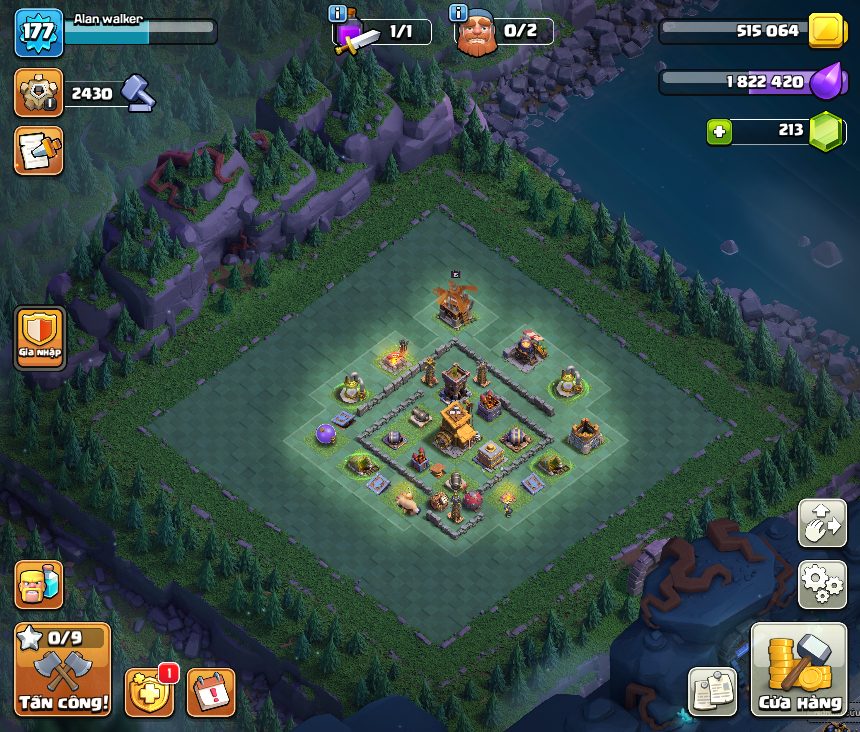The width and height of the screenshot is (860, 732).
Task: Tap the Gia nhập clan shield
Action: tap(40, 338)
